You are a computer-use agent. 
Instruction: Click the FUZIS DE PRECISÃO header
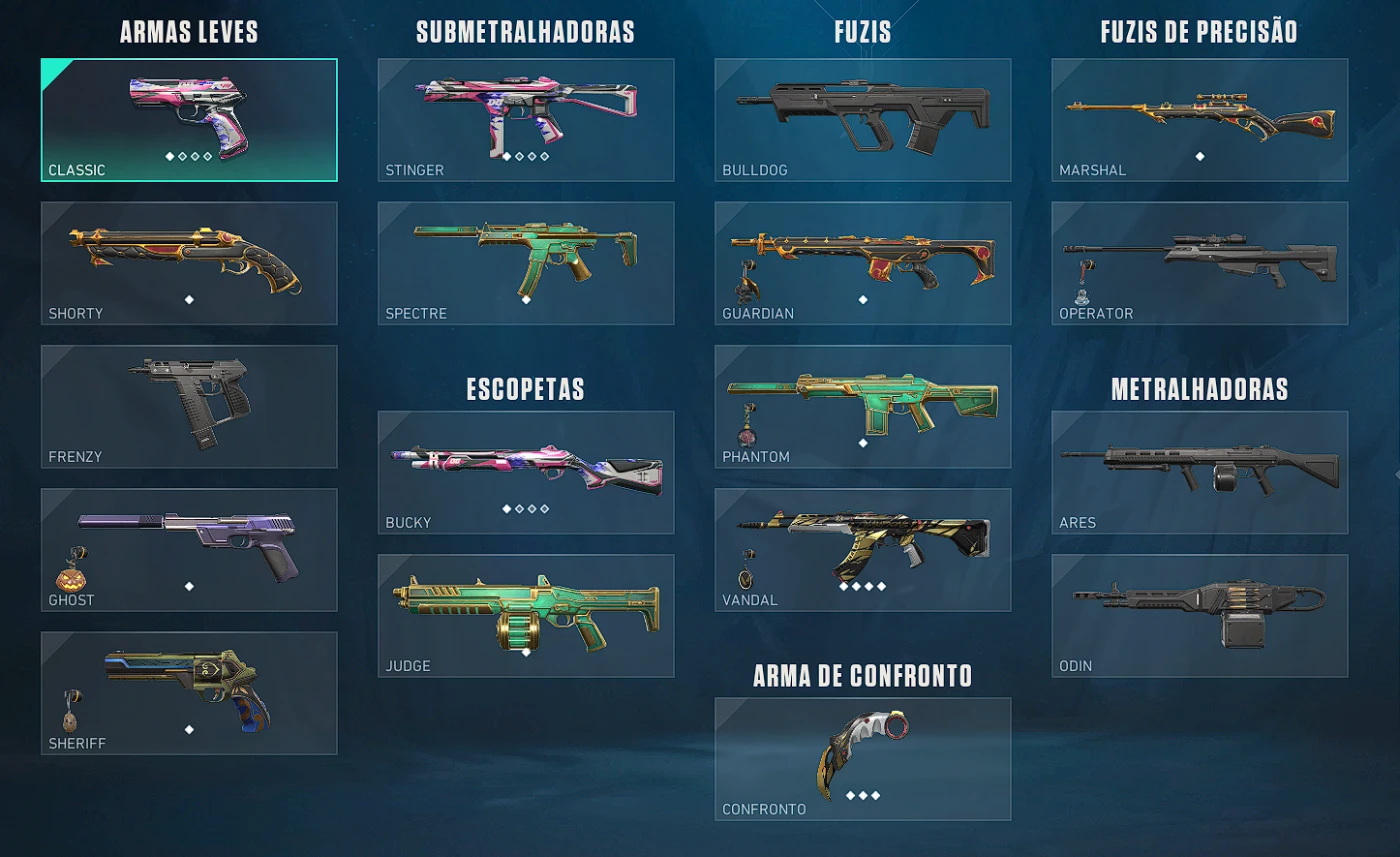tap(1199, 31)
